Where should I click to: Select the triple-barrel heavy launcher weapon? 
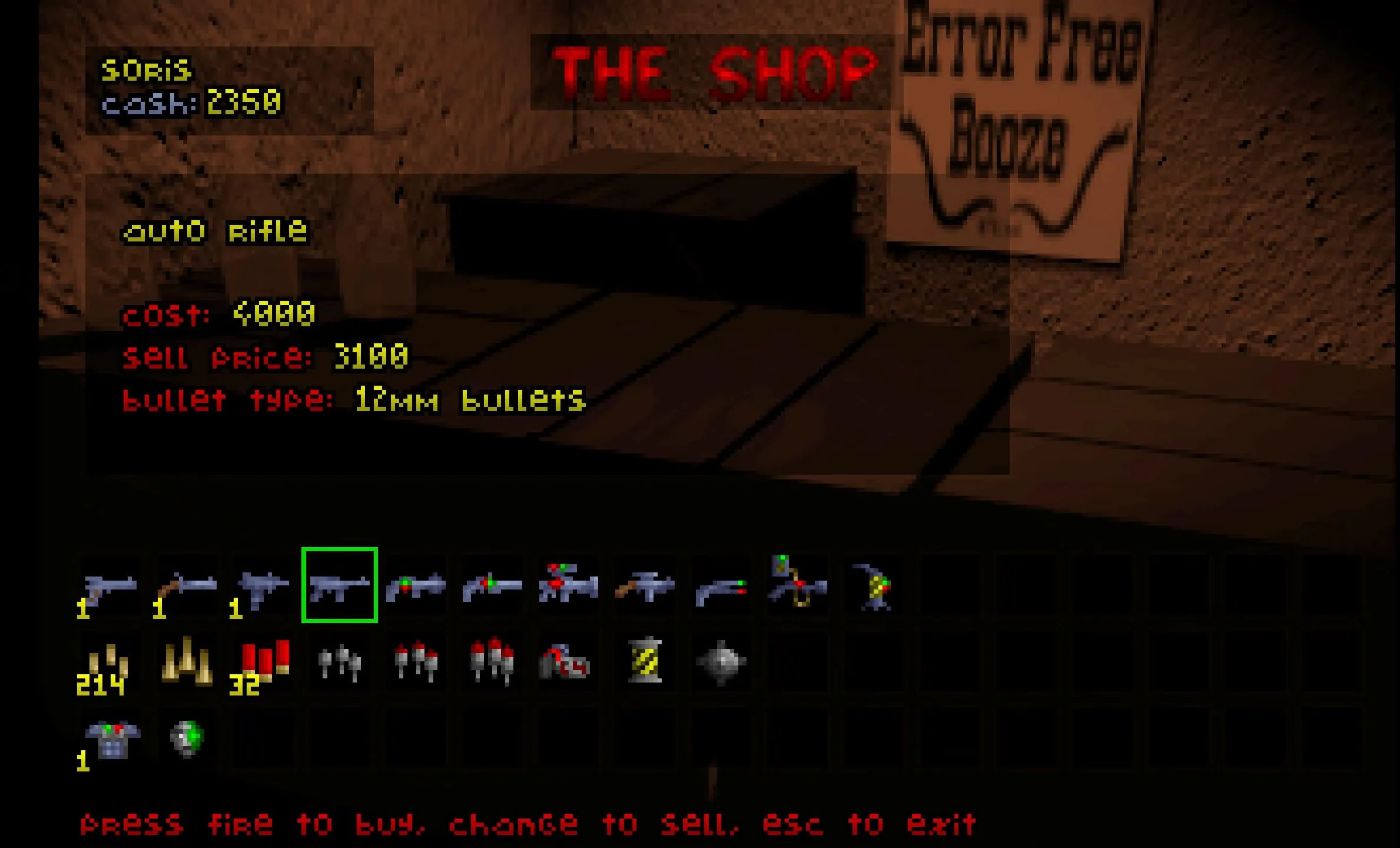coord(568,584)
